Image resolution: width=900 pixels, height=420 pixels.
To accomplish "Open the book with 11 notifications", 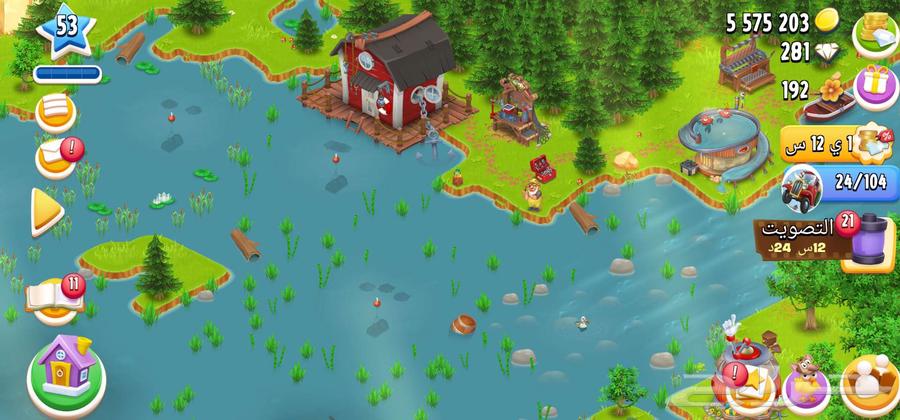I will 55,296.
